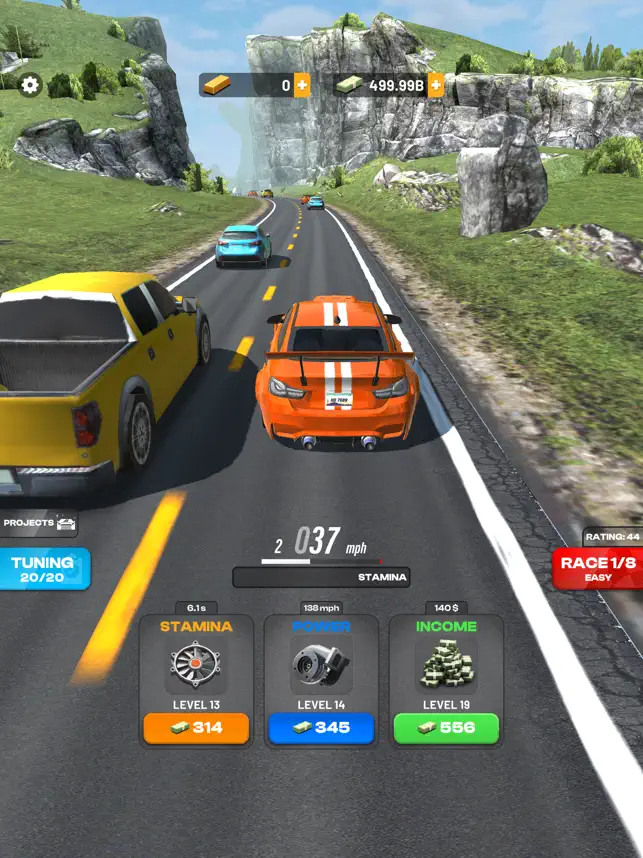Open the settings gear icon
The height and width of the screenshot is (858, 643).
[x=30, y=86]
